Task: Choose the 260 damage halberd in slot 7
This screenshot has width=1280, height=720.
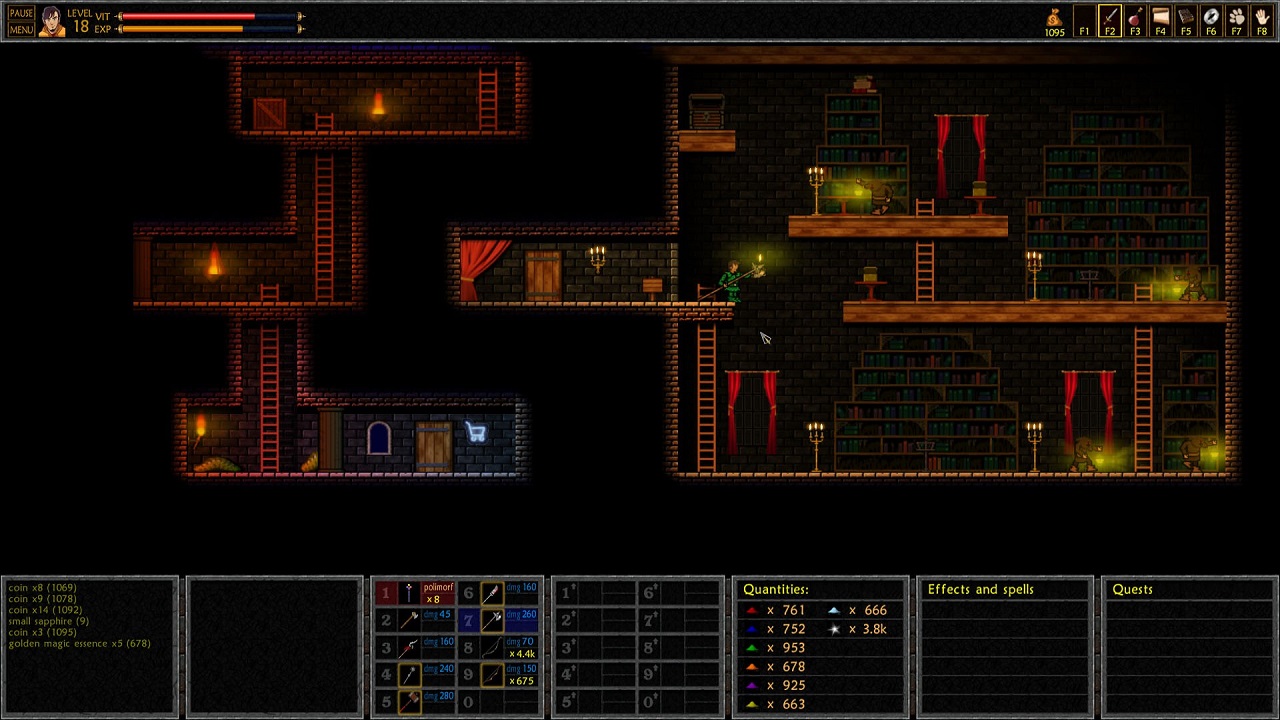Action: coord(492,620)
